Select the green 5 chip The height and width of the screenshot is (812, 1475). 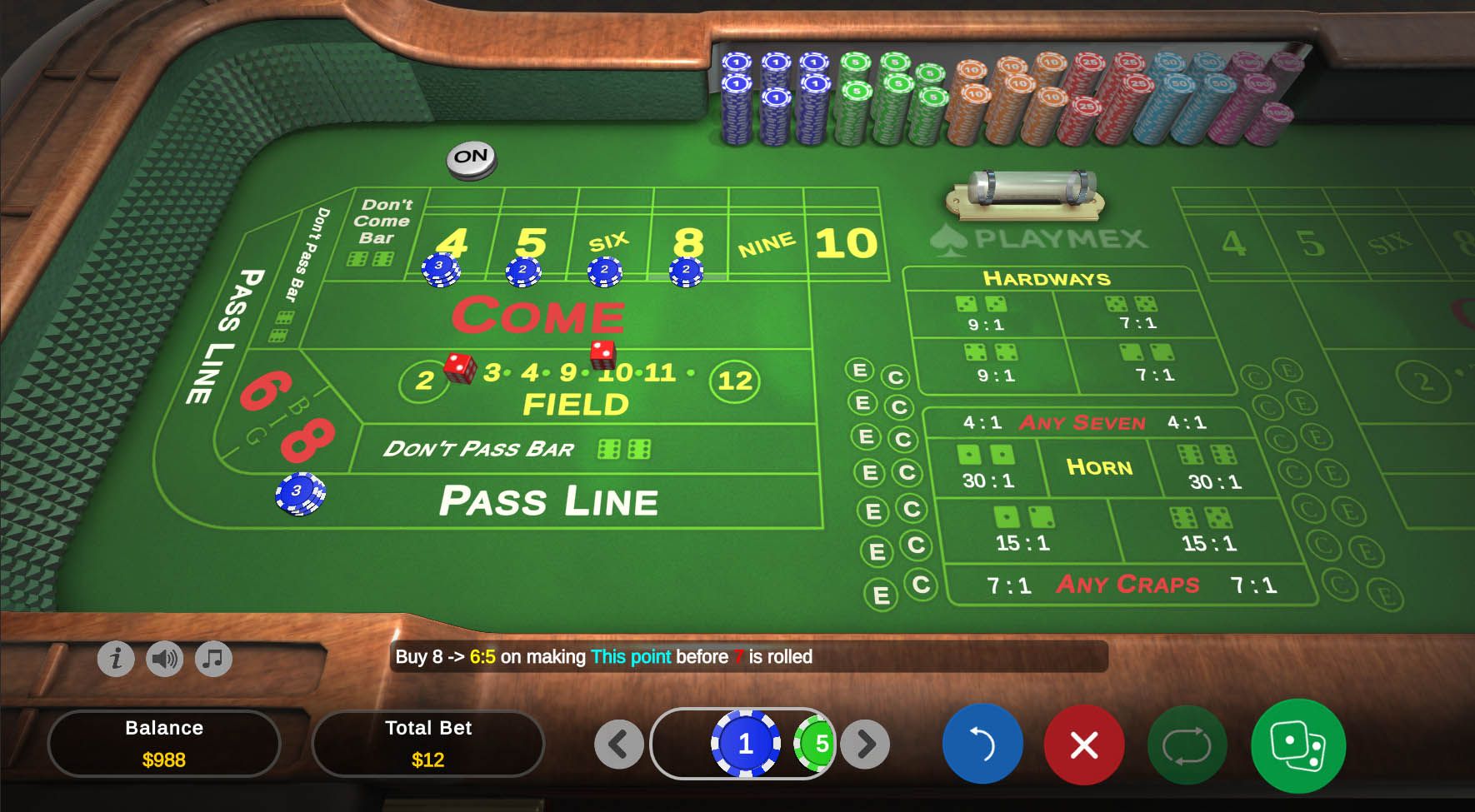(x=817, y=744)
